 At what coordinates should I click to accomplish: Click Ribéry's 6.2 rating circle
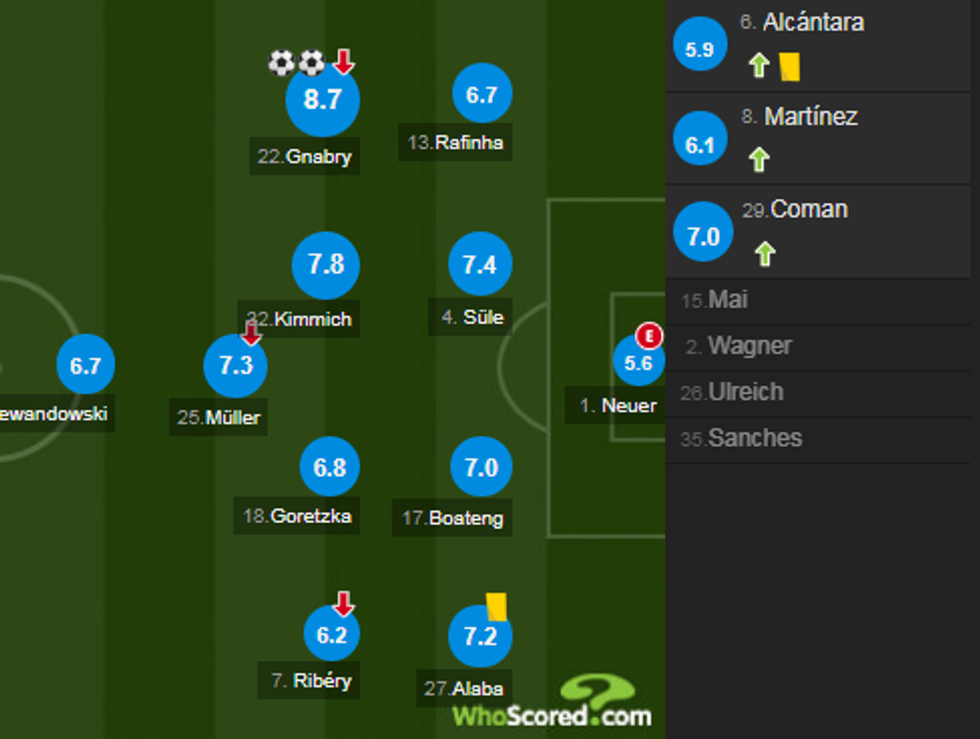tap(331, 635)
